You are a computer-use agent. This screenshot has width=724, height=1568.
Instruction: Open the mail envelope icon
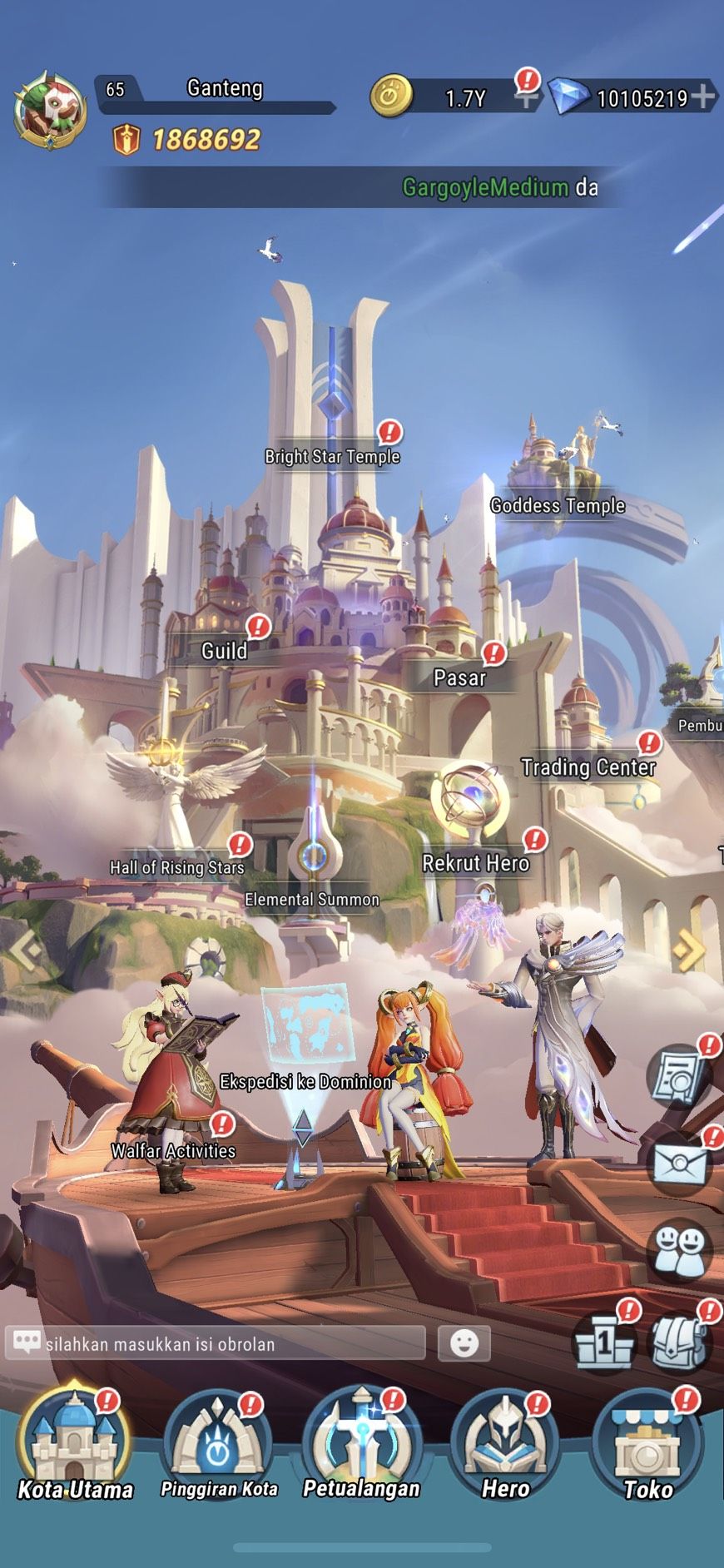point(680,1163)
